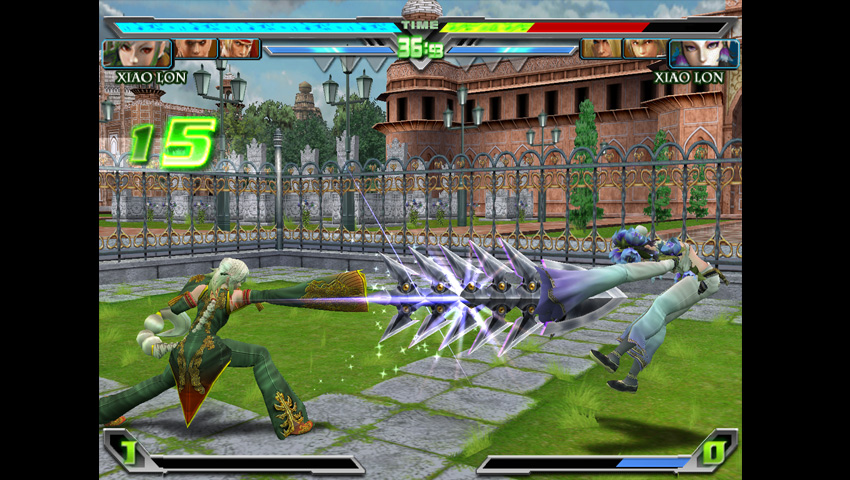Click the blond portrait adjoining the blue-flower Xiao Lon
This screenshot has height=480, width=850.
click(644, 49)
